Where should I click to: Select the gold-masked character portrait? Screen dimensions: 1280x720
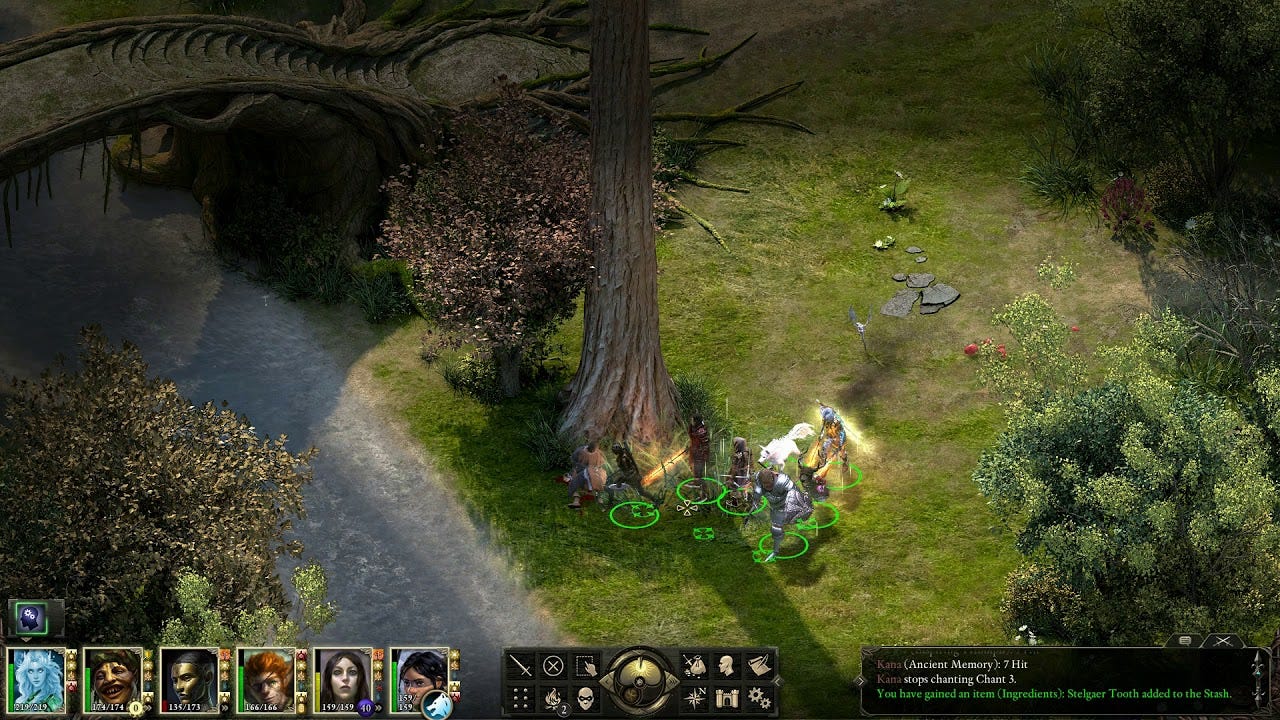click(x=190, y=678)
